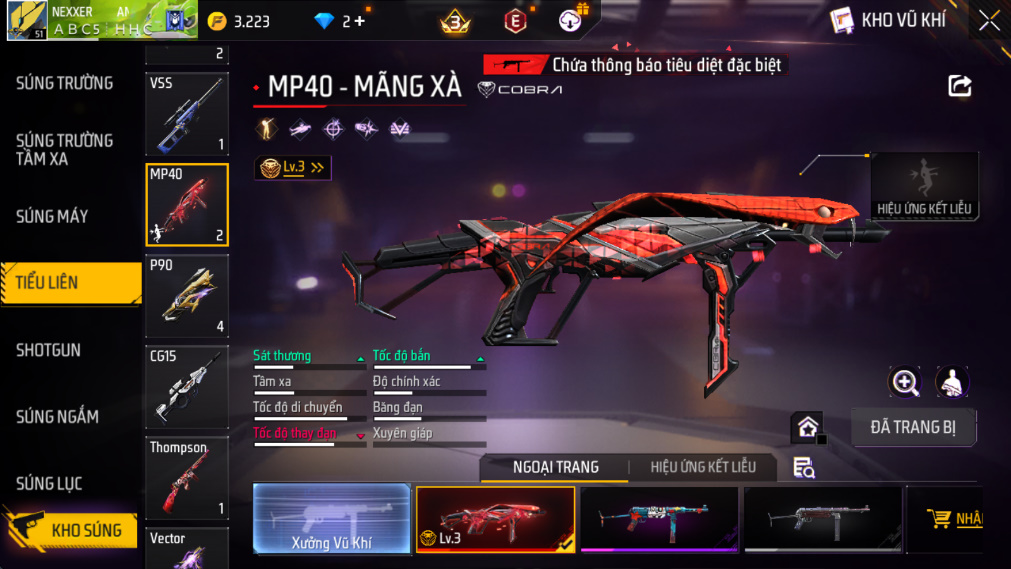
Task: Open the SÚNG MÁY weapon category
Action: 52,216
